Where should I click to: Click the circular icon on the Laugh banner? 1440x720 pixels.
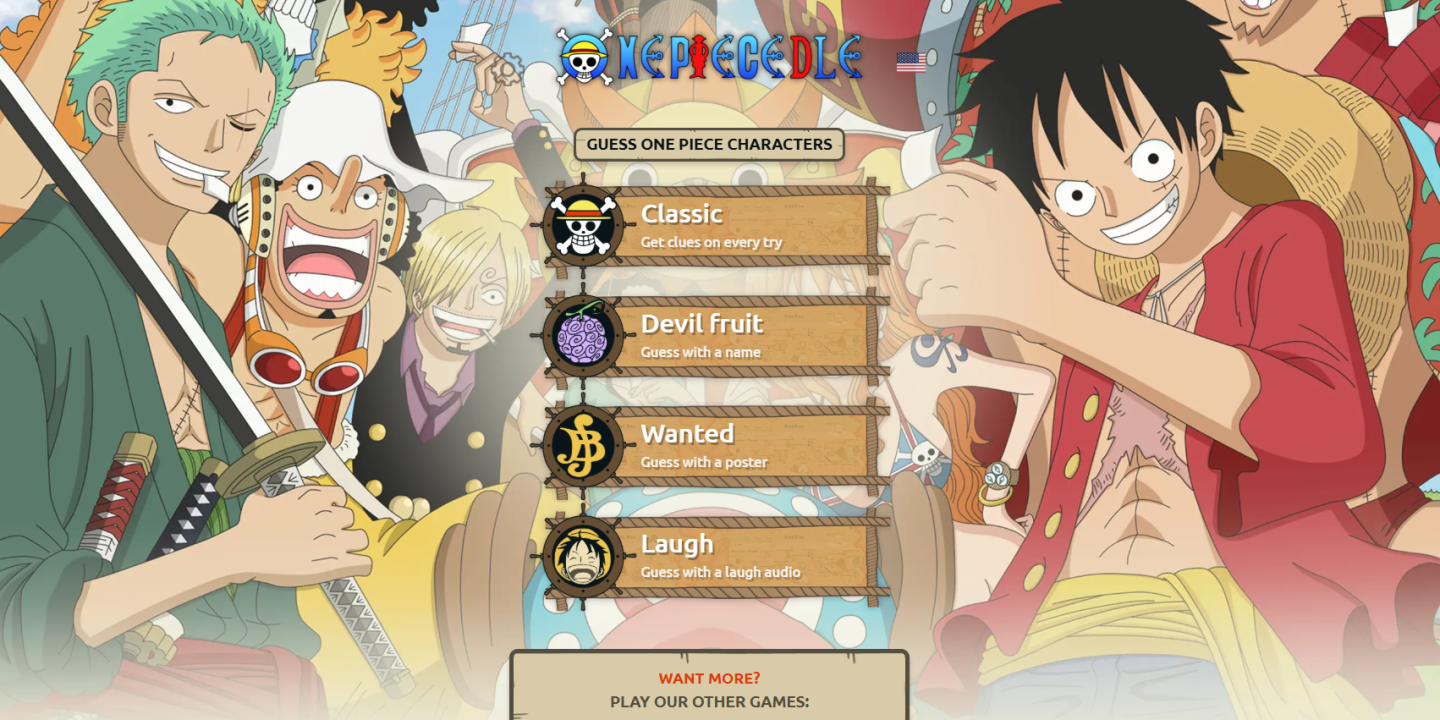pyautogui.click(x=583, y=555)
